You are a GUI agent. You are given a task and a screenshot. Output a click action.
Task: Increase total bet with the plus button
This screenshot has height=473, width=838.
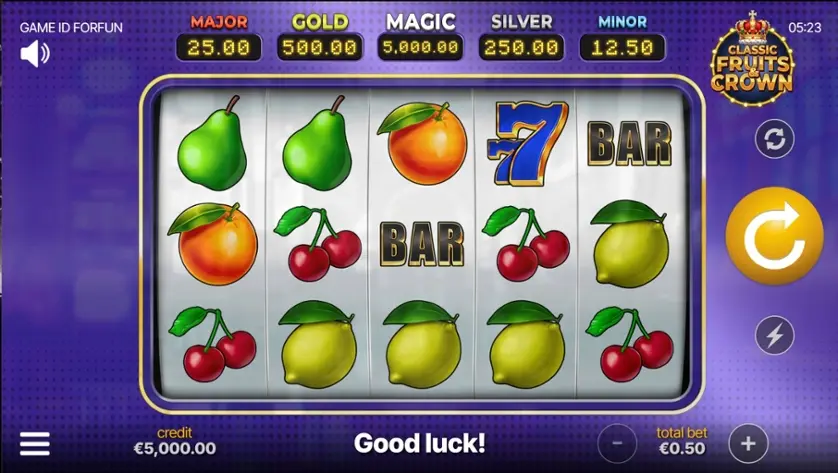click(747, 441)
